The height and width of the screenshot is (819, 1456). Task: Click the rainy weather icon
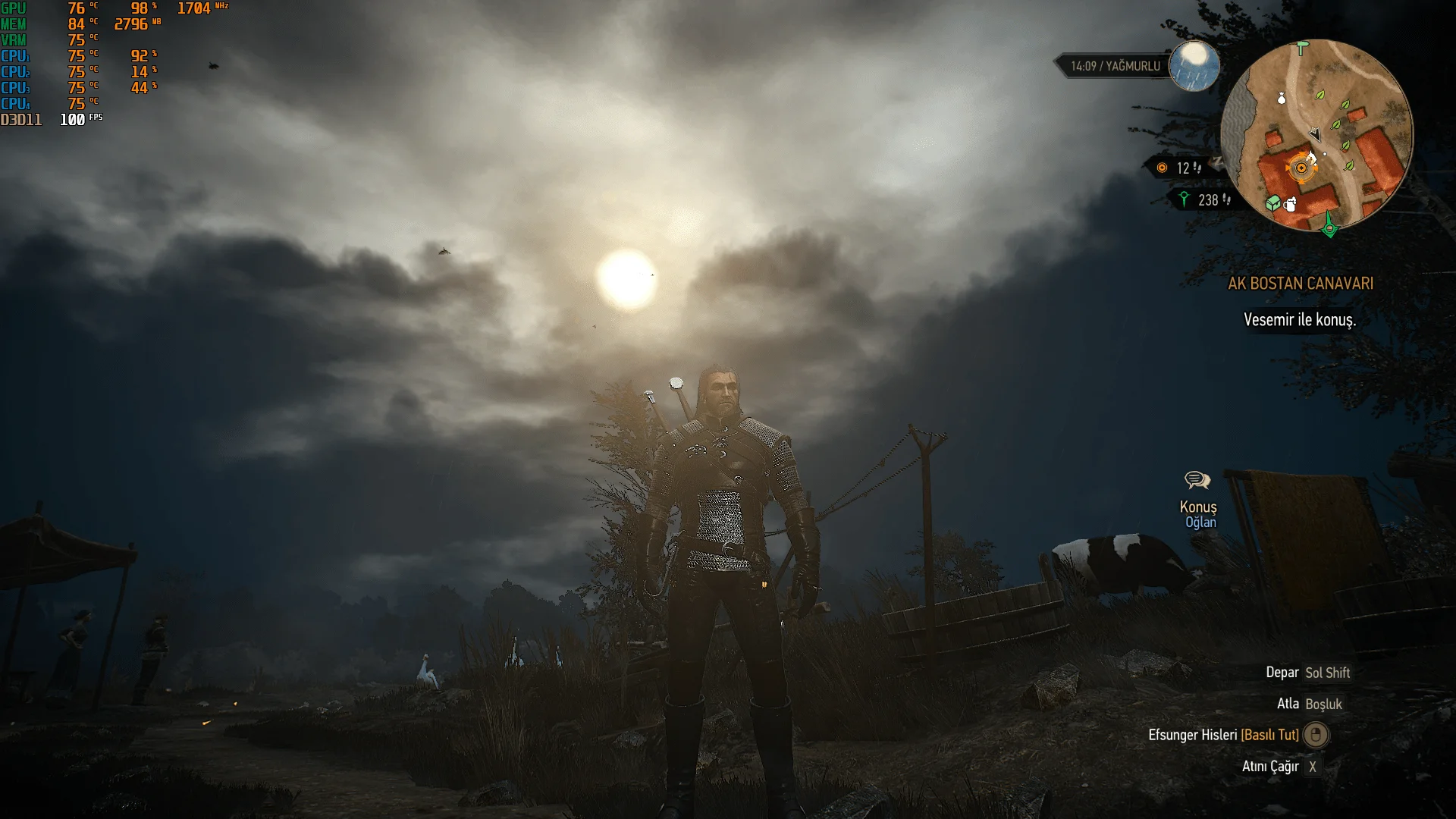click(1194, 65)
